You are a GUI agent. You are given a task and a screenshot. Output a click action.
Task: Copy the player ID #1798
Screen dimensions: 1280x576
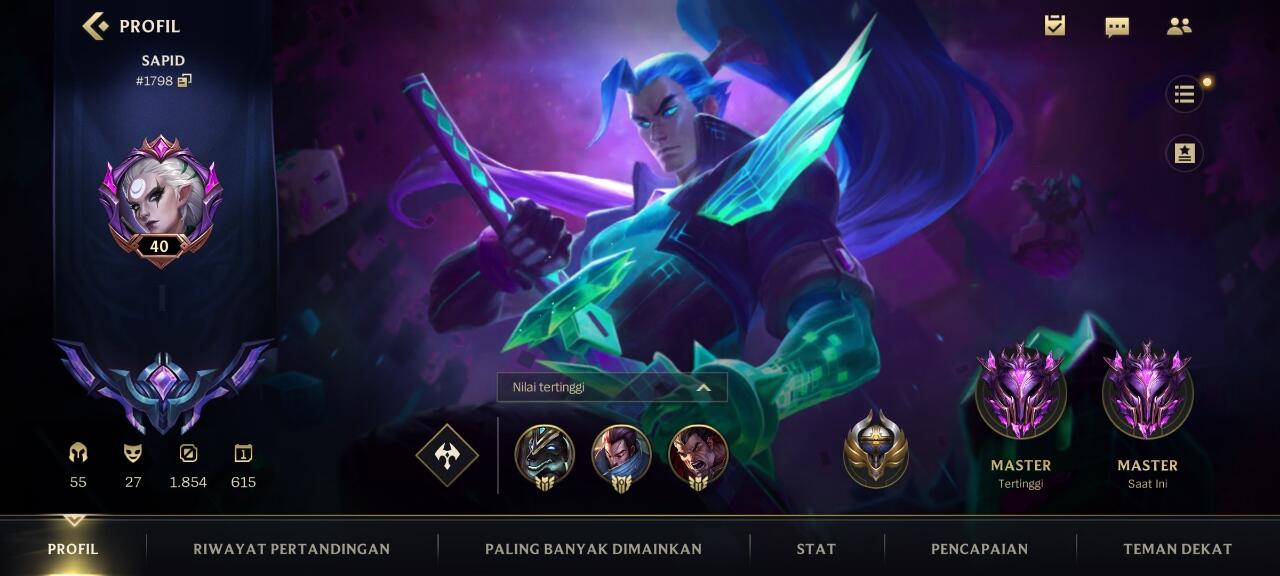click(x=184, y=81)
